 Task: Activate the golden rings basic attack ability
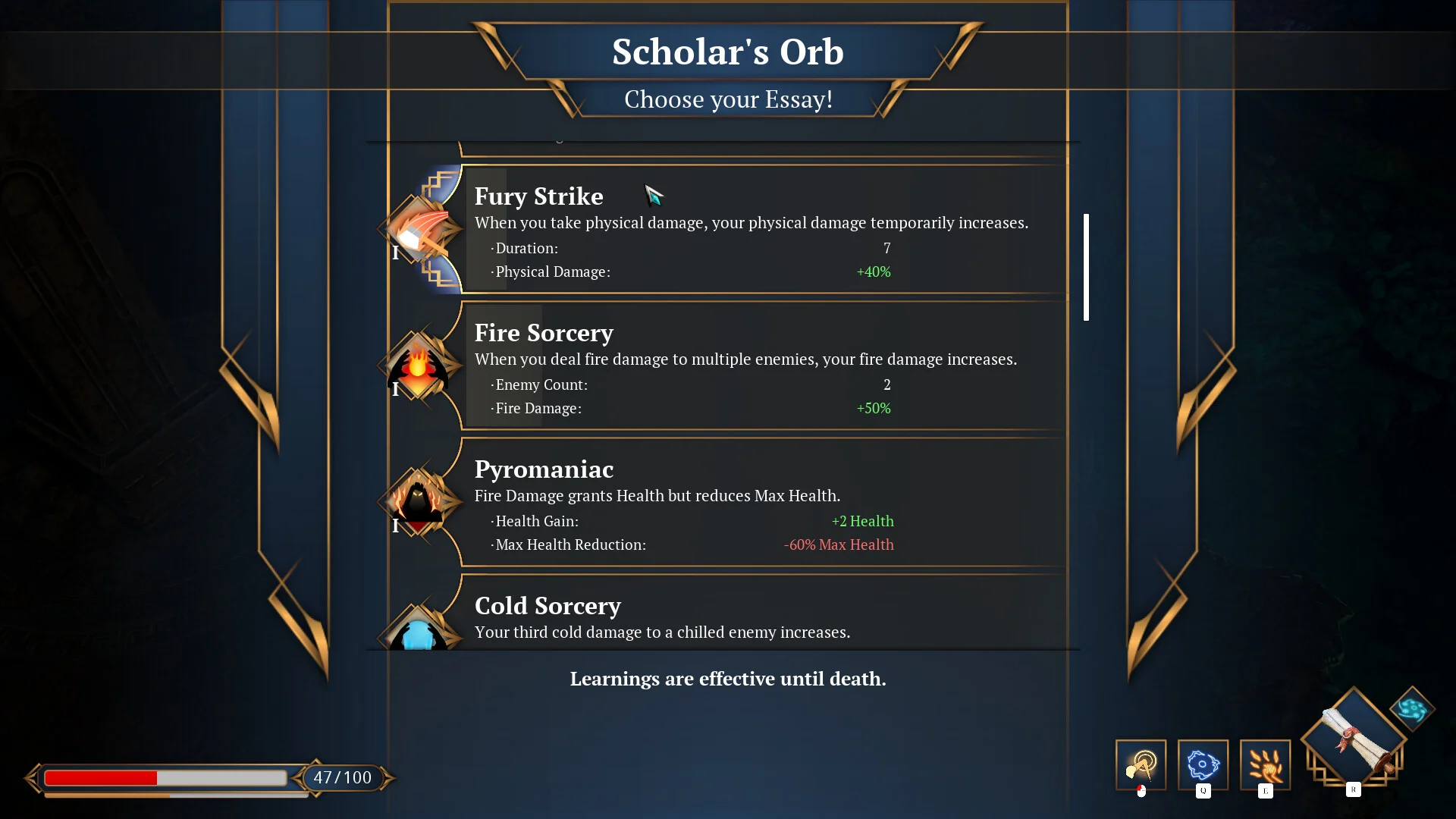coord(1141,765)
